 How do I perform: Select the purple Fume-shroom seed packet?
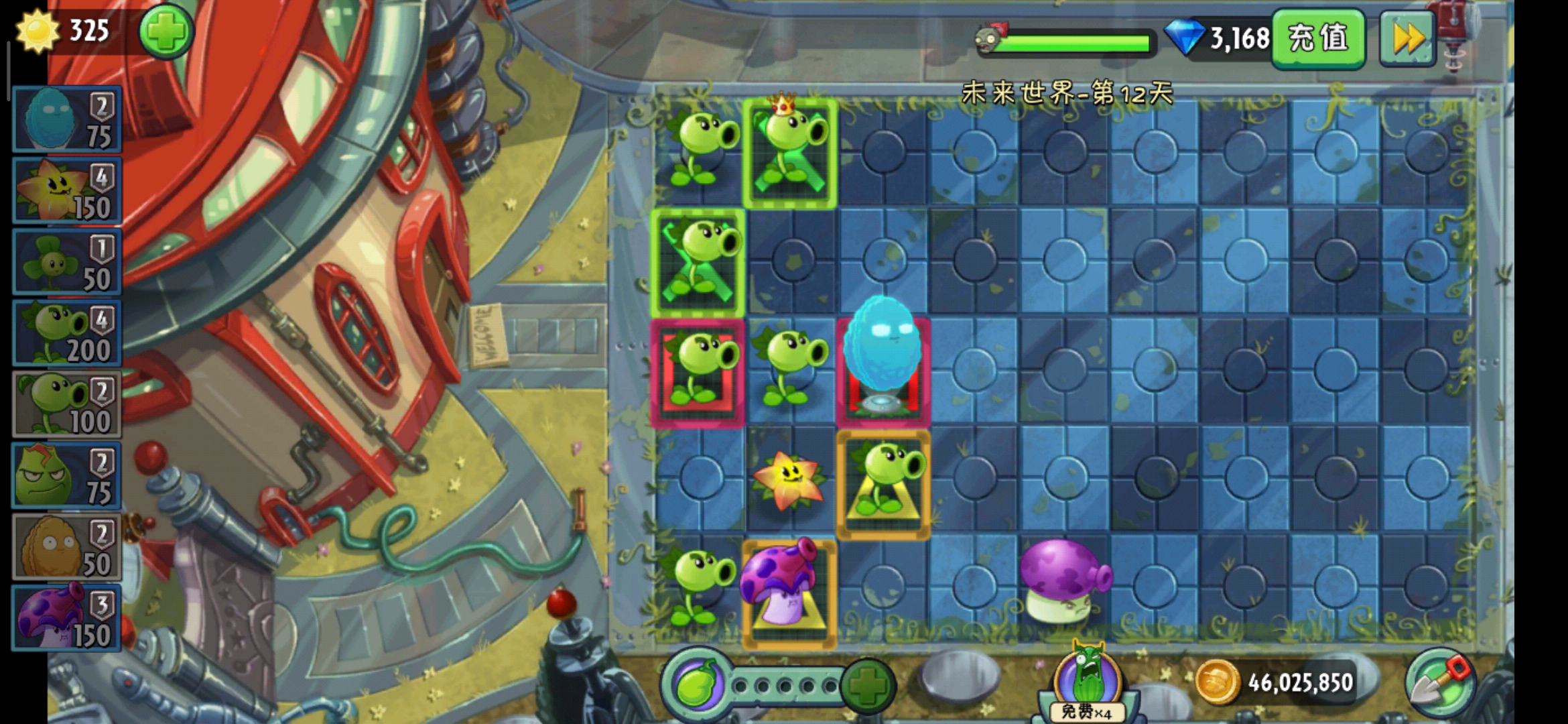pos(67,618)
